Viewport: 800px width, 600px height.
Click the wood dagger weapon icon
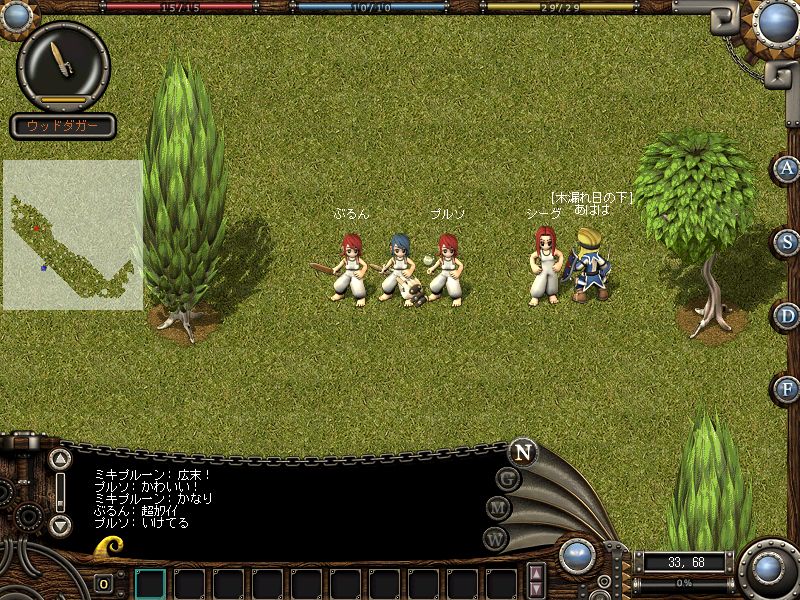[x=63, y=64]
